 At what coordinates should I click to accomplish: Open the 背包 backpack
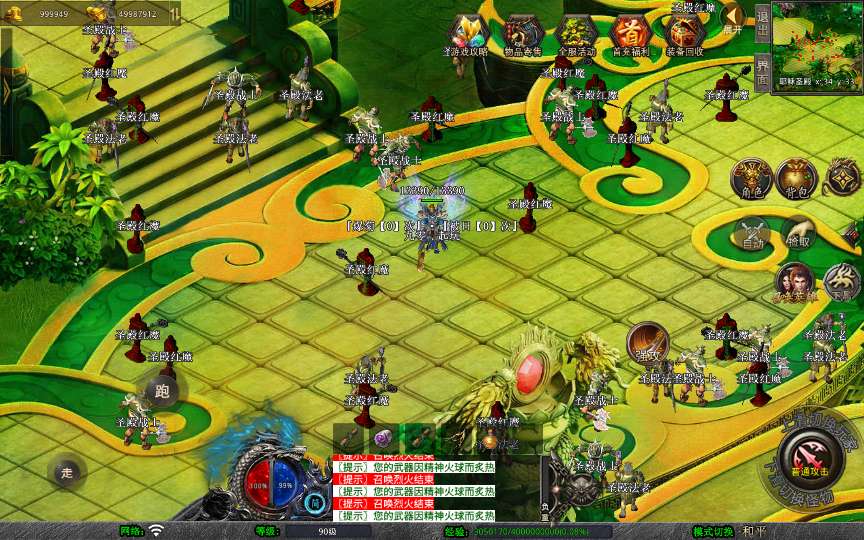click(796, 177)
